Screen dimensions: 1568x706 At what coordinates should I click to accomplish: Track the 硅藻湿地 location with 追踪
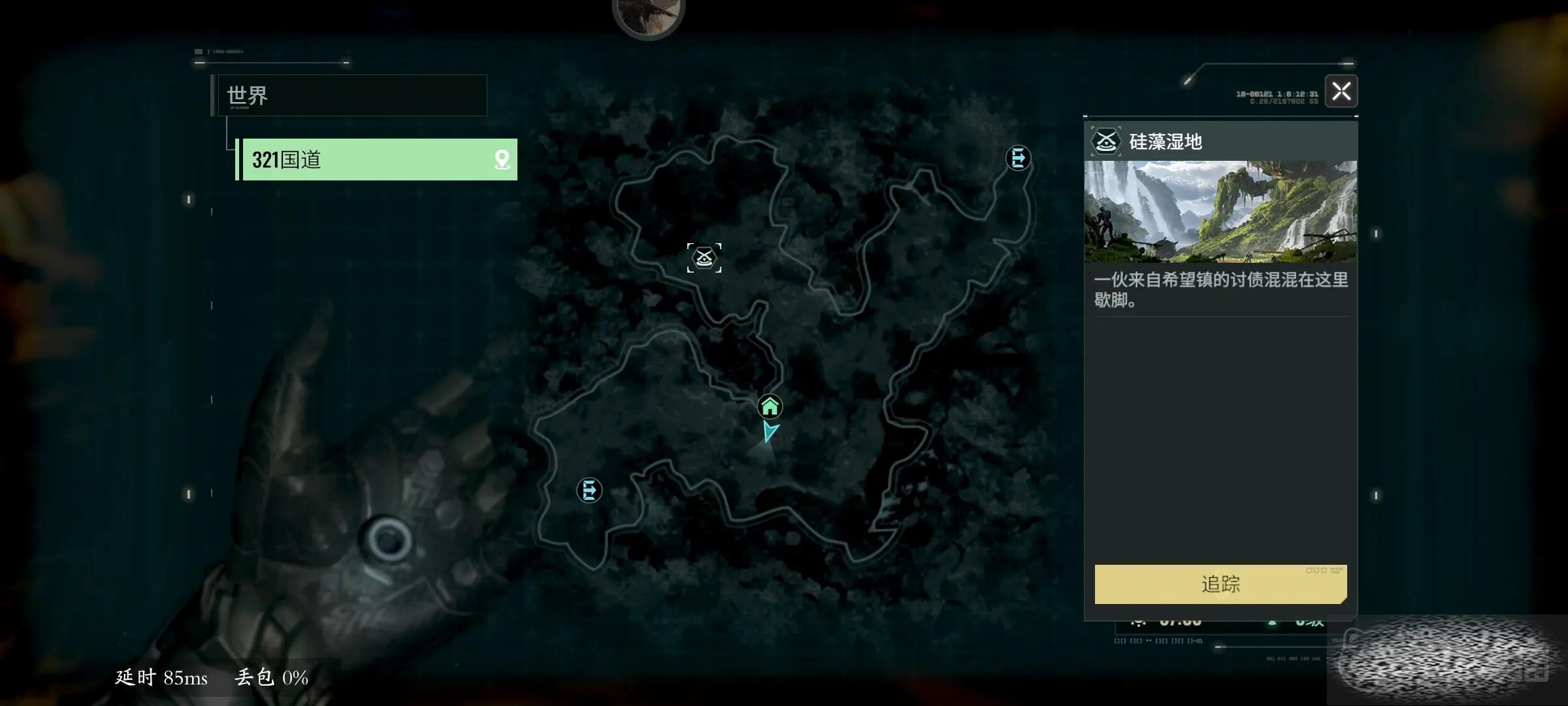tap(1220, 584)
